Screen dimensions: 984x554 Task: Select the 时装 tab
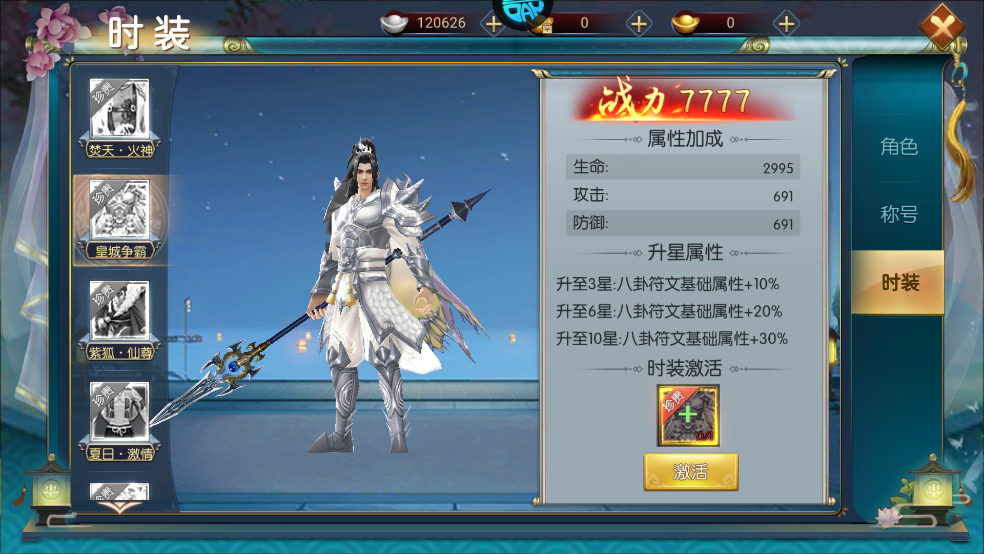click(898, 283)
